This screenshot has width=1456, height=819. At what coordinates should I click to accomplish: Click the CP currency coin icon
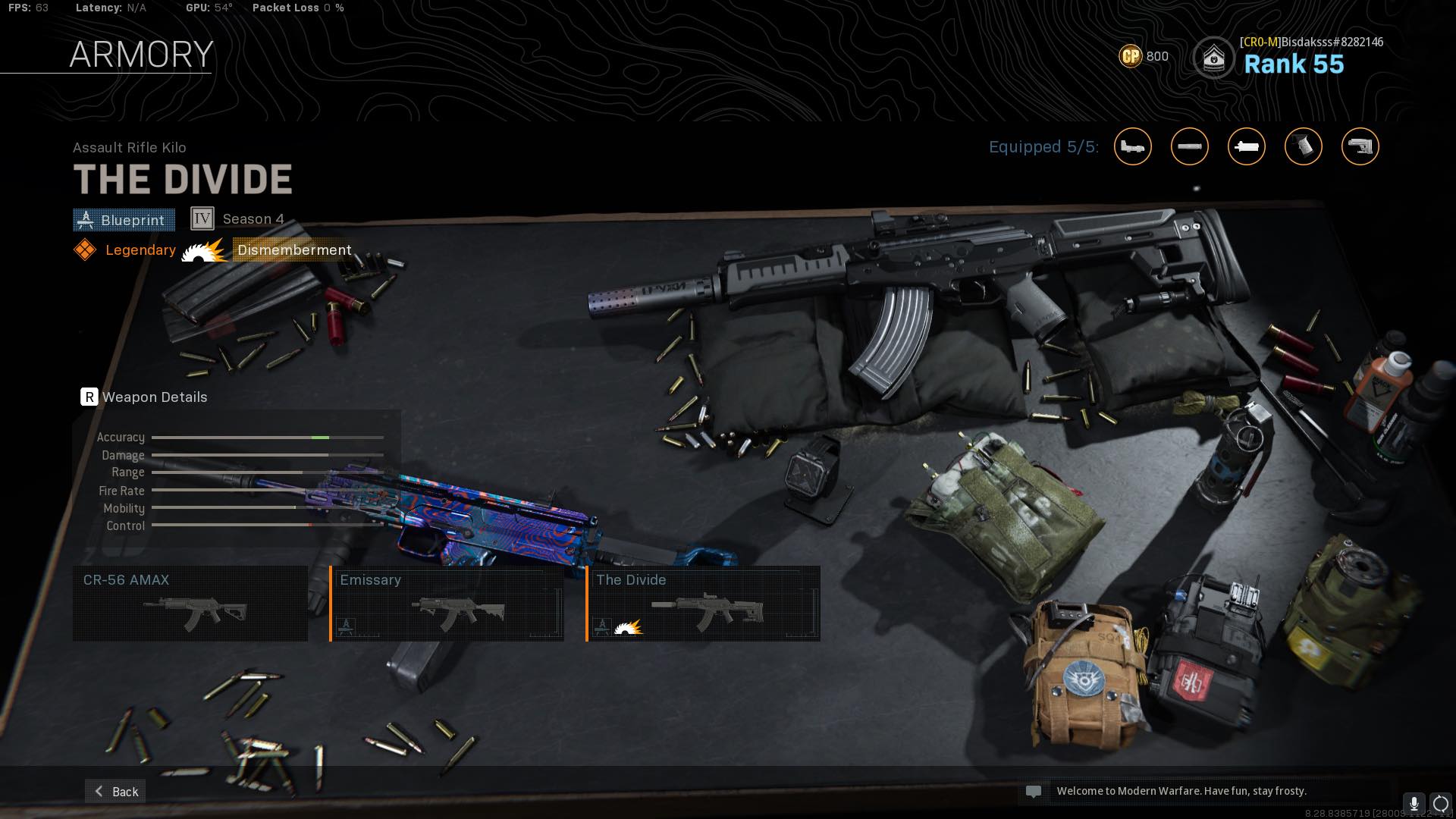point(1129,56)
